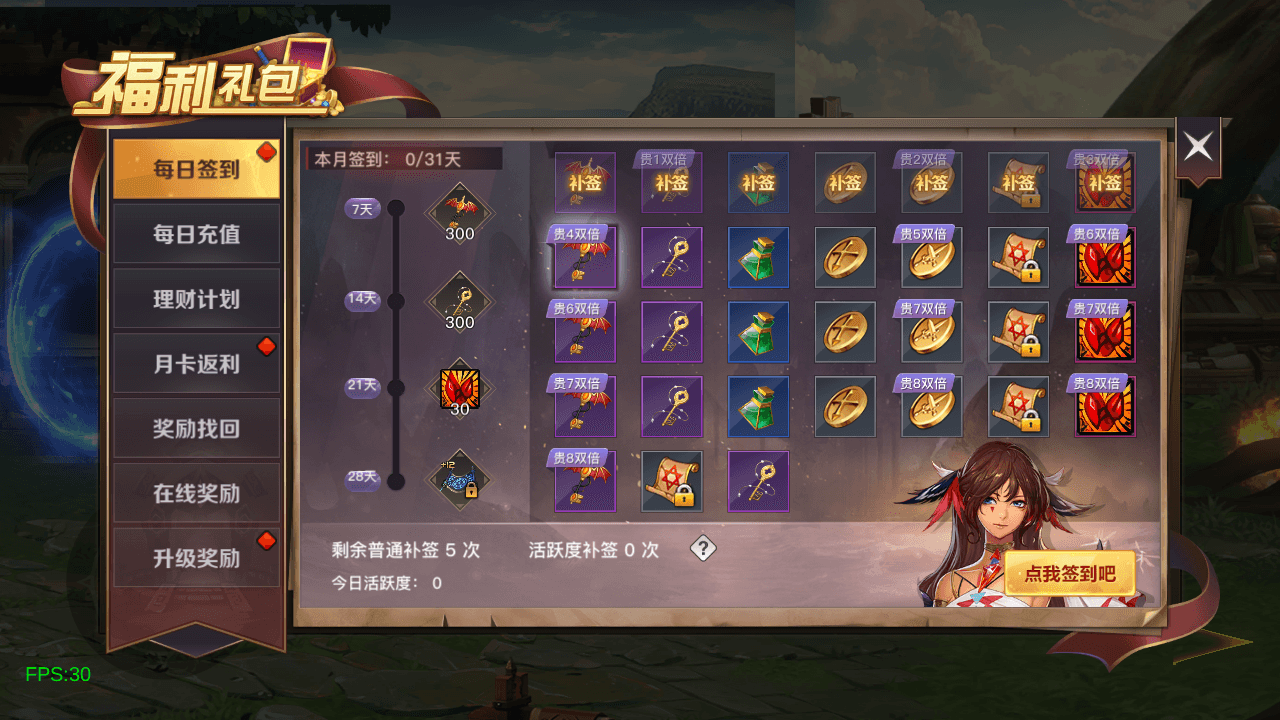This screenshot has width=1280, height=720.
Task: Click the highlighted dragon day with white border
Action: 585,257
